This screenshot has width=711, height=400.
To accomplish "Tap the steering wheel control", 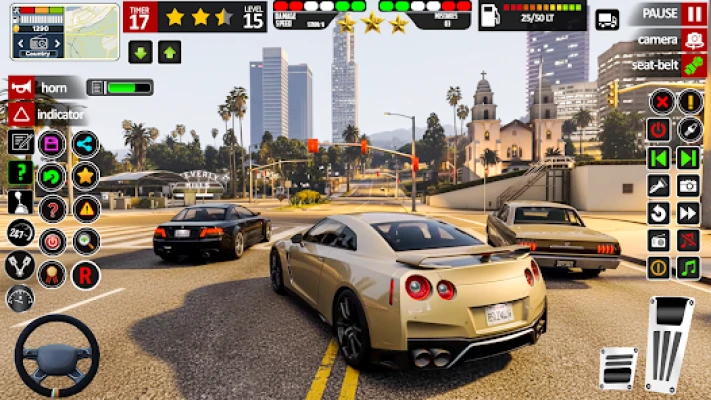I will [x=56, y=356].
